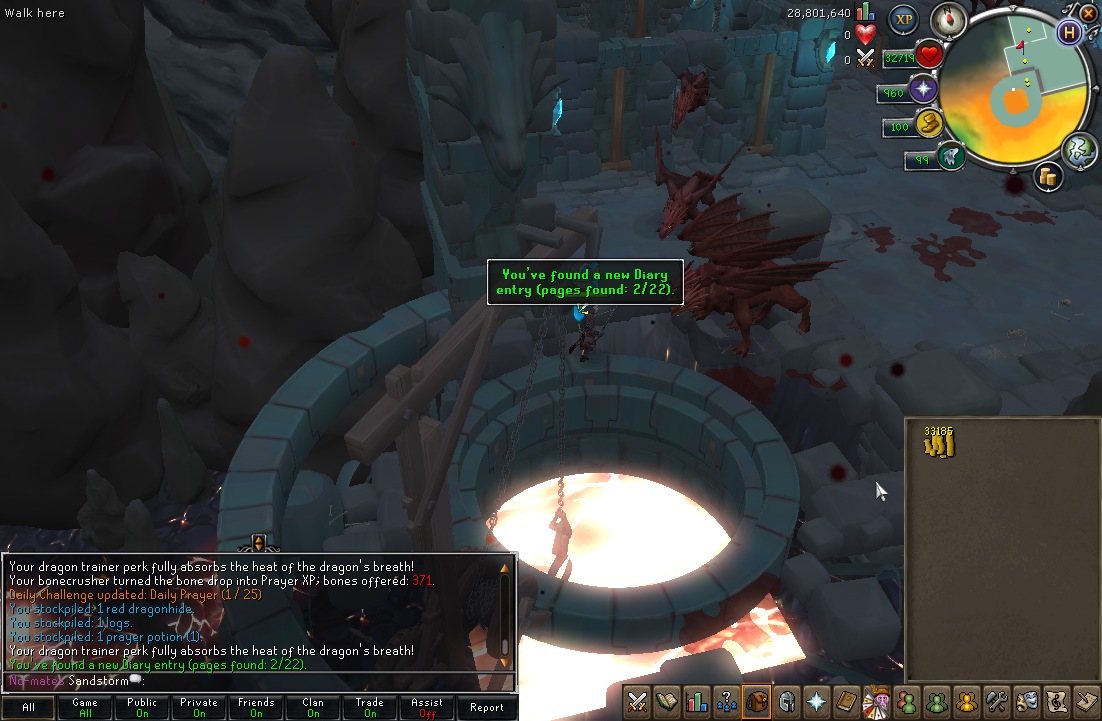Click the red heart hitpoints orb
Viewport: 1102px width, 721px height.
point(930,56)
